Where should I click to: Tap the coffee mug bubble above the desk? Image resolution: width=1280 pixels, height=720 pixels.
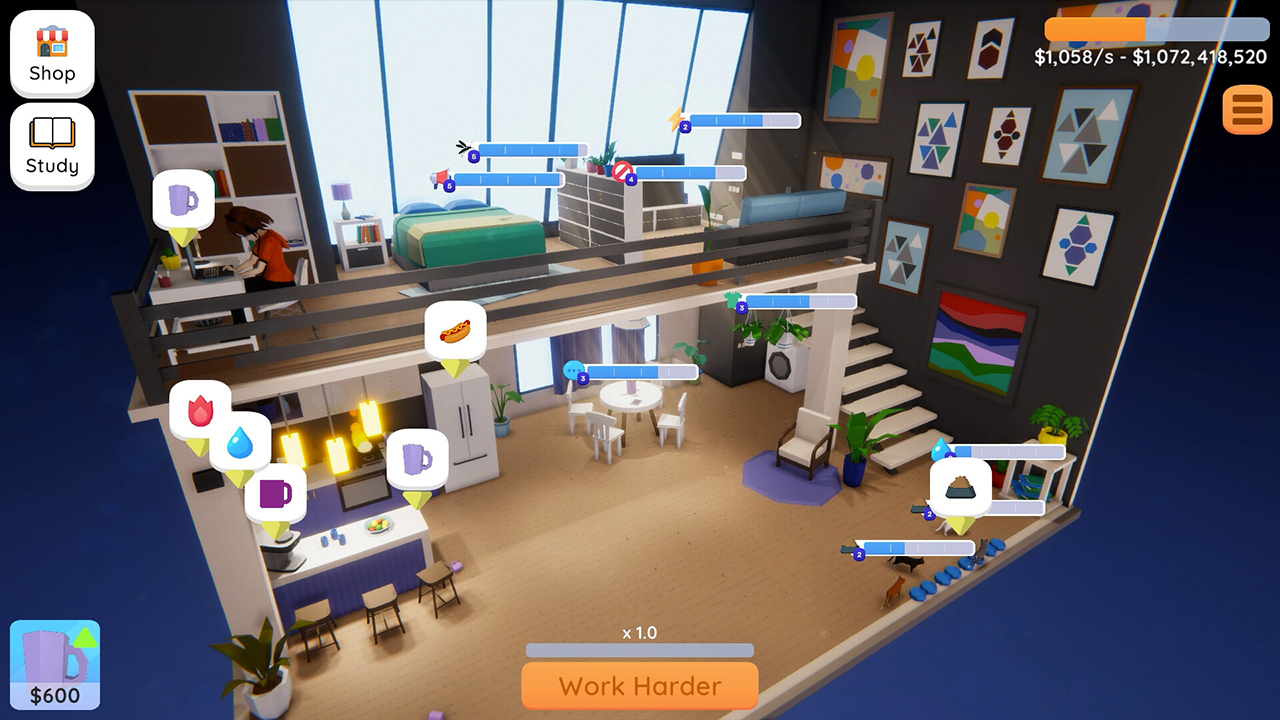(x=185, y=200)
